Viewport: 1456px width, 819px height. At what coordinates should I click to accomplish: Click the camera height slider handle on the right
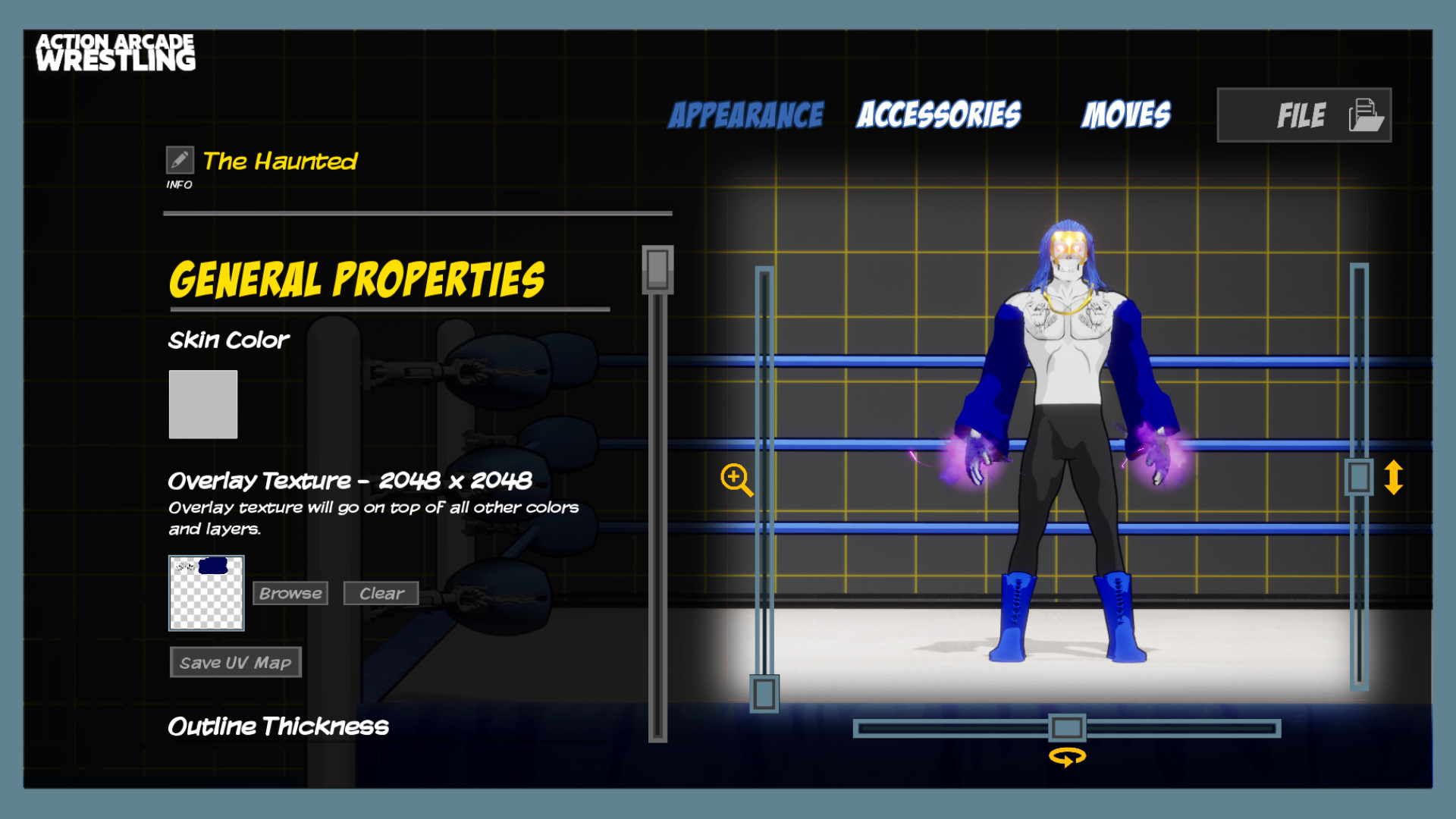(x=1360, y=476)
